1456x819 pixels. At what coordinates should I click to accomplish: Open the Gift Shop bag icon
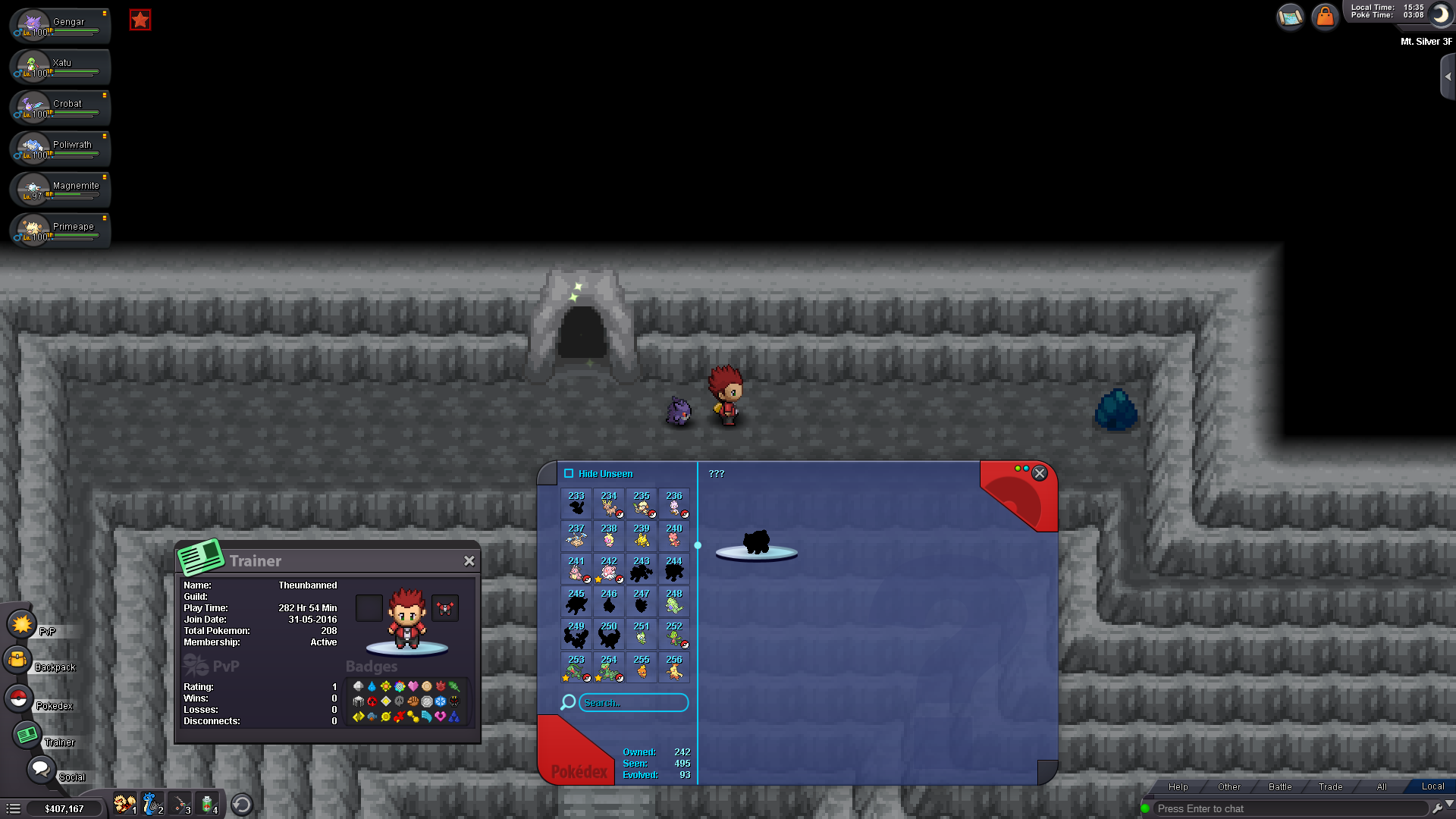pos(1325,16)
